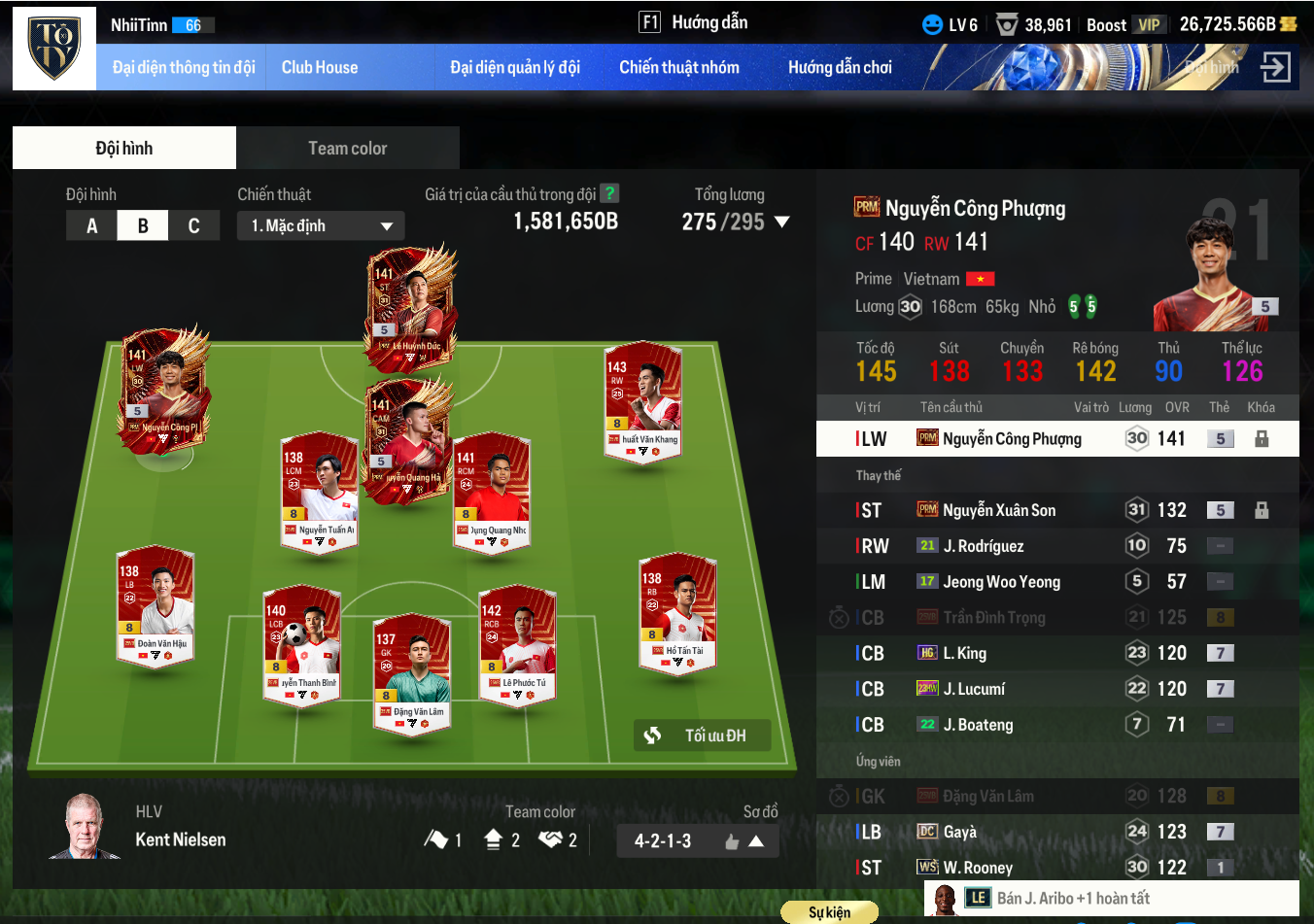This screenshot has width=1314, height=924.
Task: Open the Chiến thuật tactics dropdown
Action: (x=321, y=226)
